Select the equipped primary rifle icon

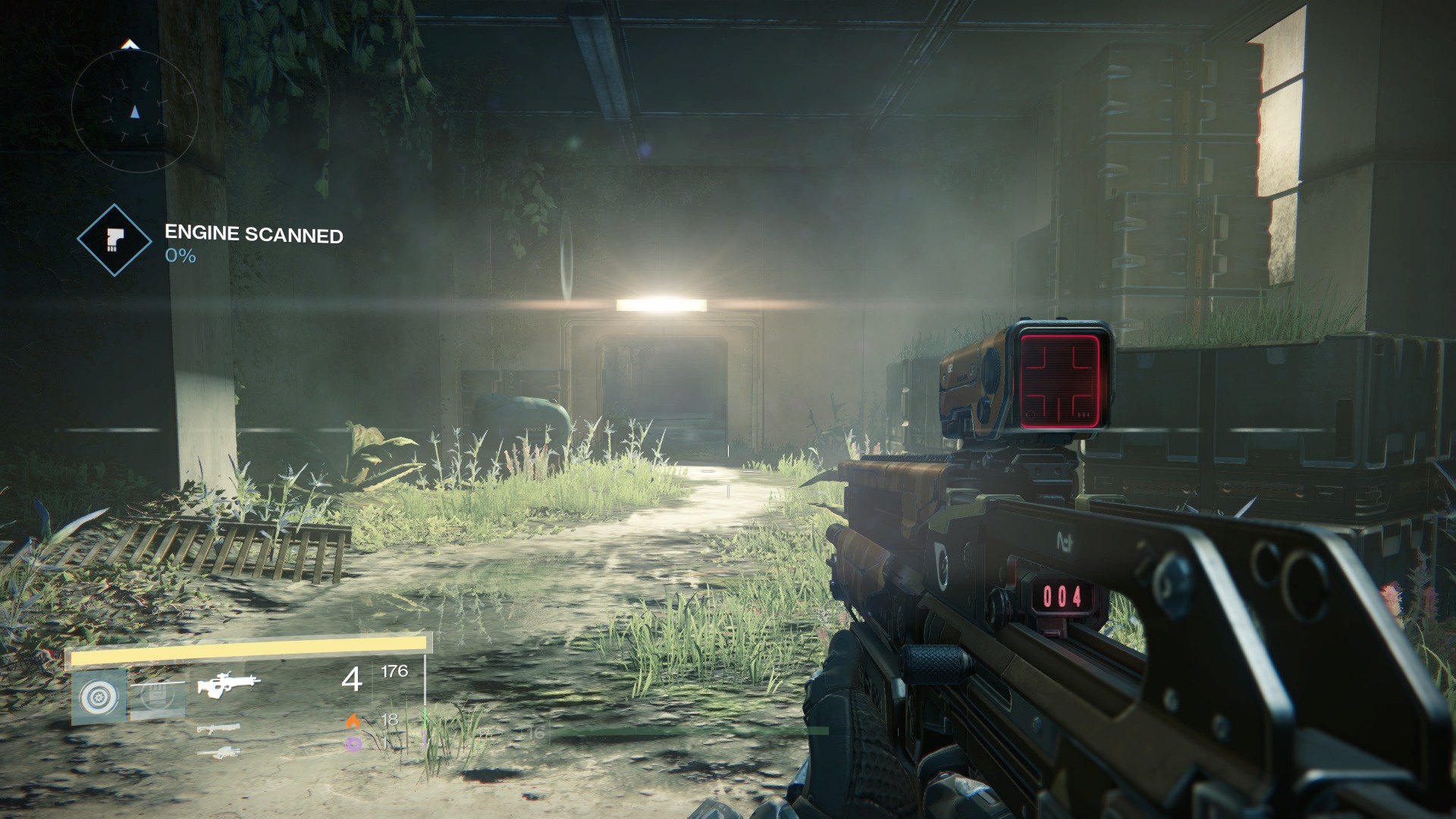coord(228,685)
